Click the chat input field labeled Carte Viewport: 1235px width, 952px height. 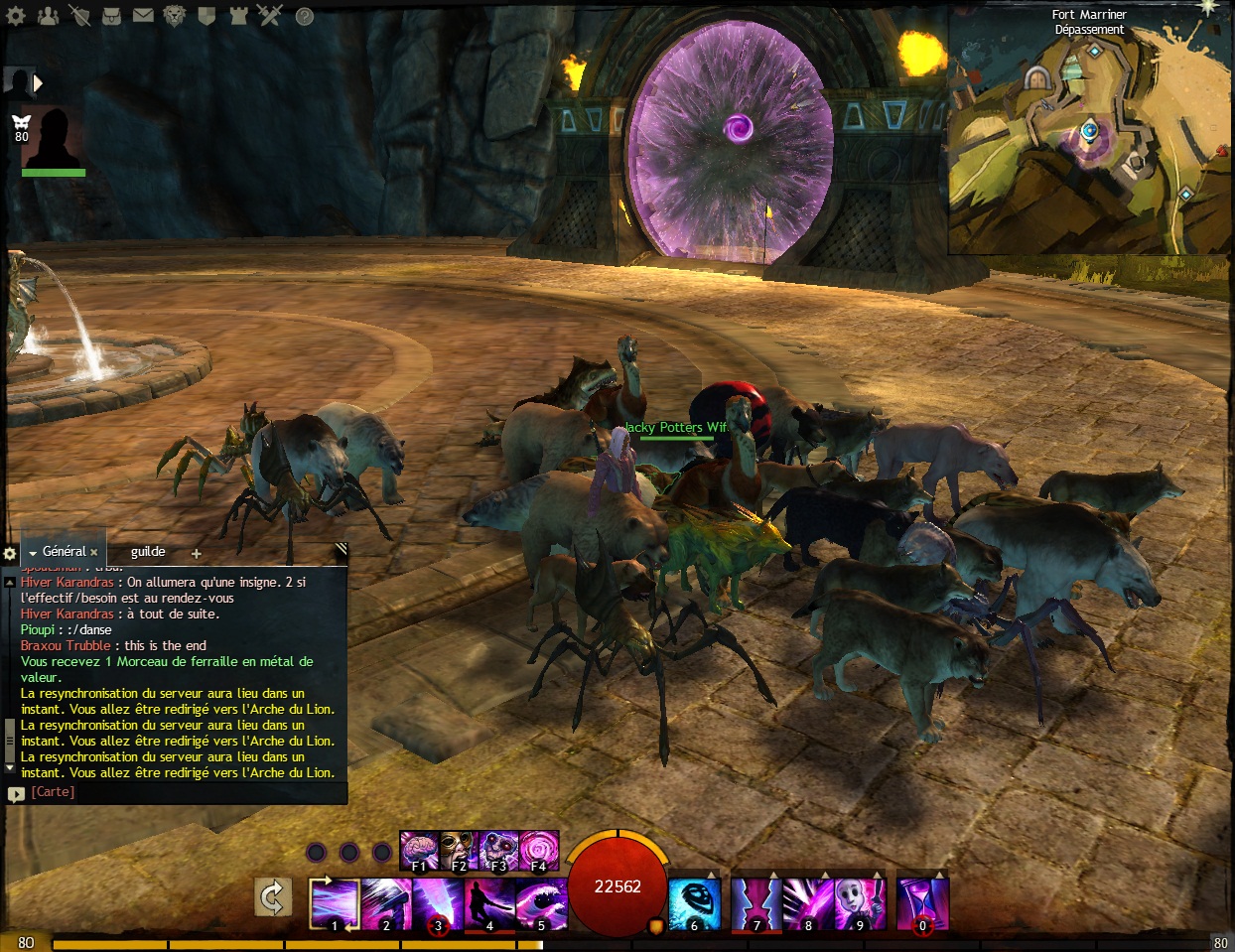[179, 792]
